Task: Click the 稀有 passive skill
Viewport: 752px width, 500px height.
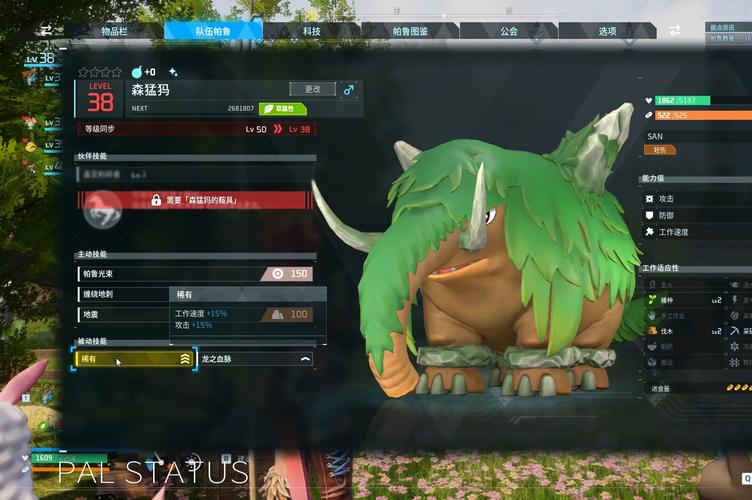Action: click(135, 358)
